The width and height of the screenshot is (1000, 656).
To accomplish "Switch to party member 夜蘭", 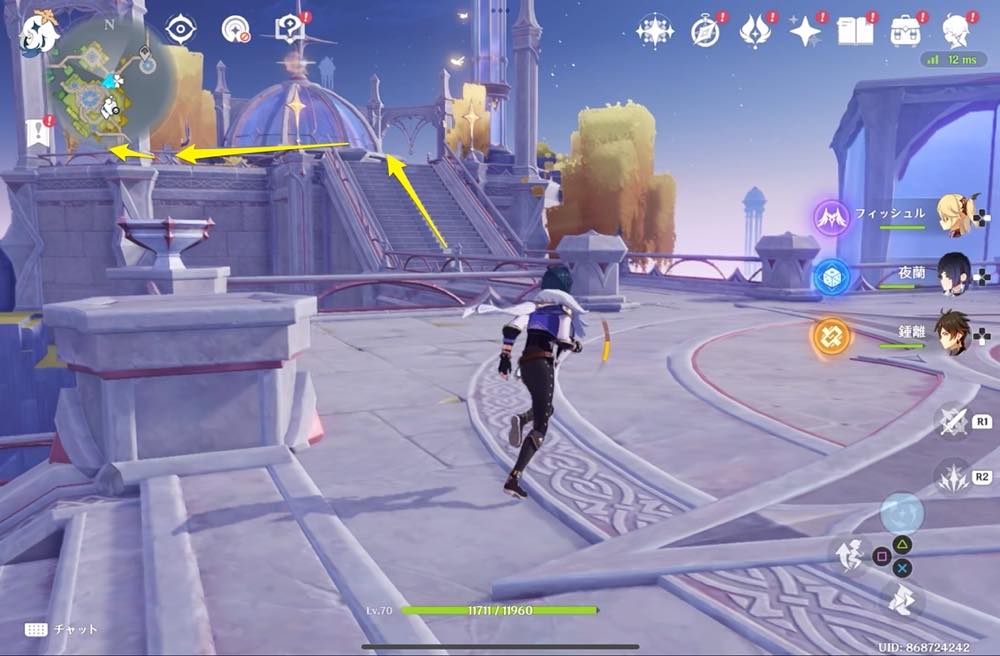I will (955, 273).
